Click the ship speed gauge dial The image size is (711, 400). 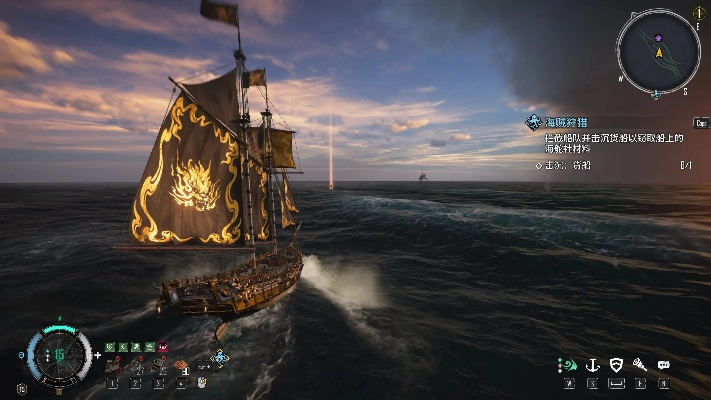coord(59,354)
